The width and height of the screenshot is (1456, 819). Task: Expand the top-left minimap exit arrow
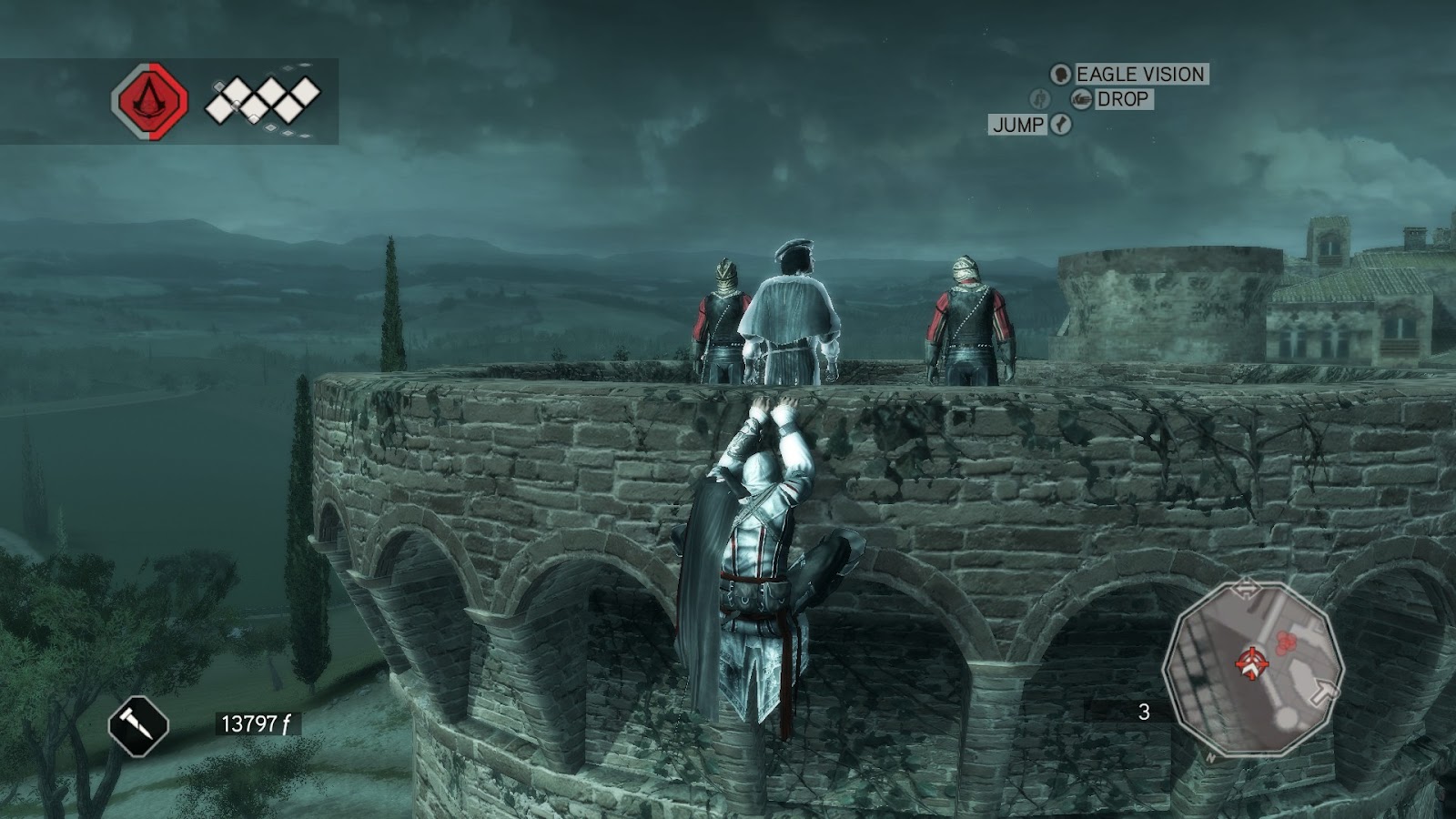point(1248,589)
